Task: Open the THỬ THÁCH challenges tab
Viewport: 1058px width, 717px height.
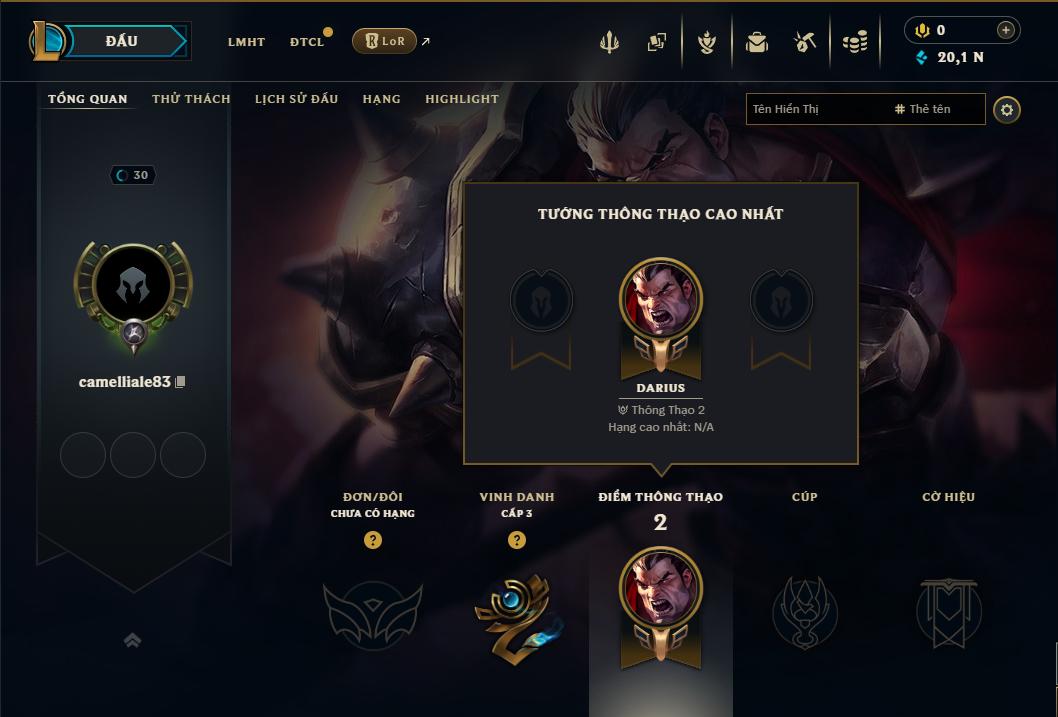Action: click(191, 99)
